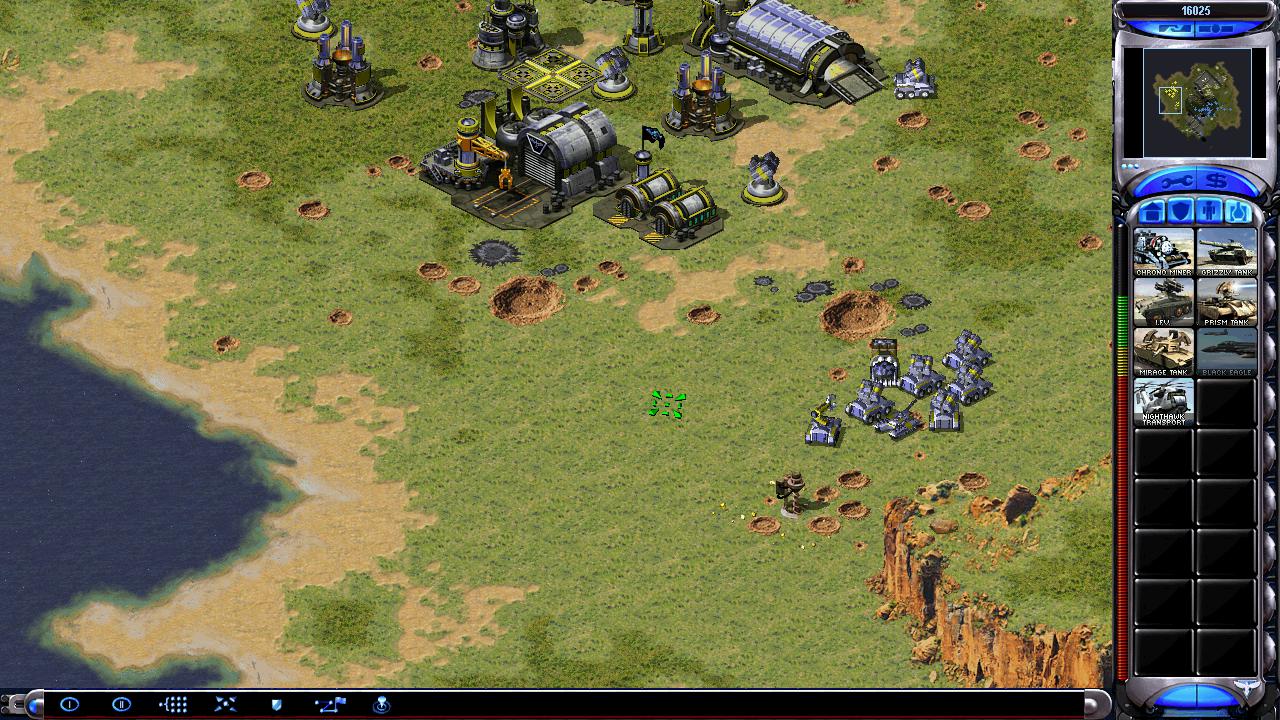The width and height of the screenshot is (1280, 720).
Task: Activate the deploy arrows command
Action: tap(225, 705)
